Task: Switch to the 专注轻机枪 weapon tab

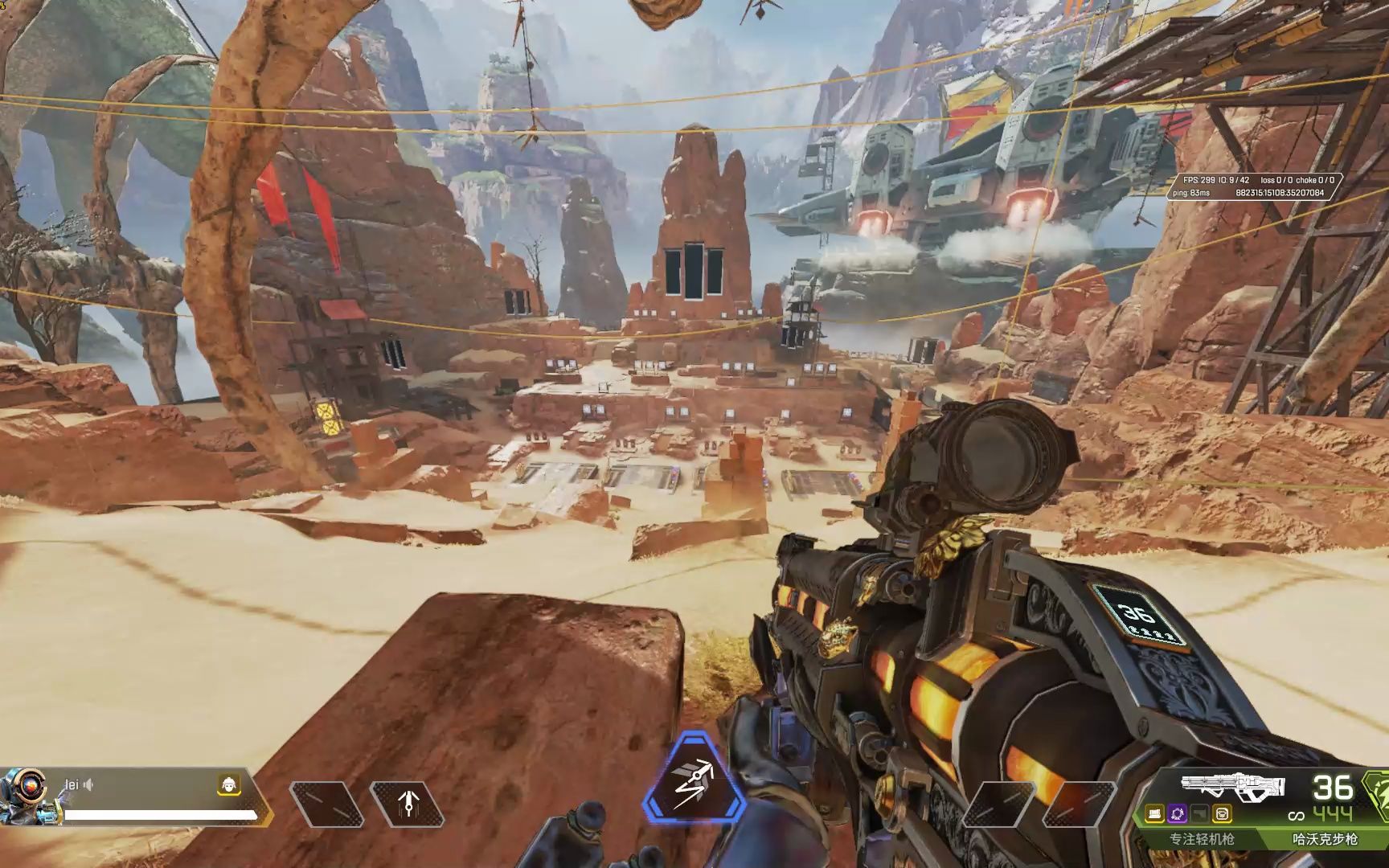Action: point(1201,839)
